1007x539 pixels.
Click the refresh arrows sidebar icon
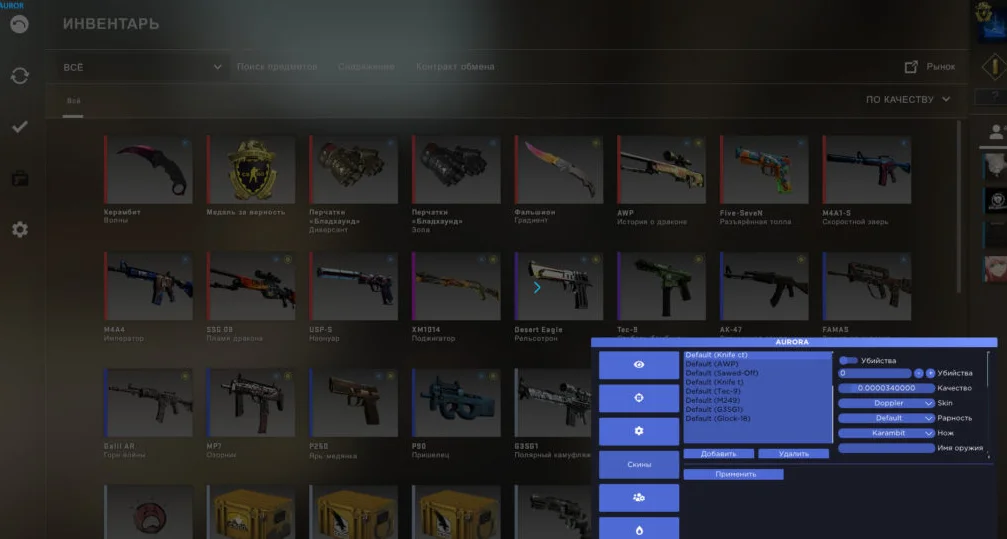pyautogui.click(x=20, y=76)
